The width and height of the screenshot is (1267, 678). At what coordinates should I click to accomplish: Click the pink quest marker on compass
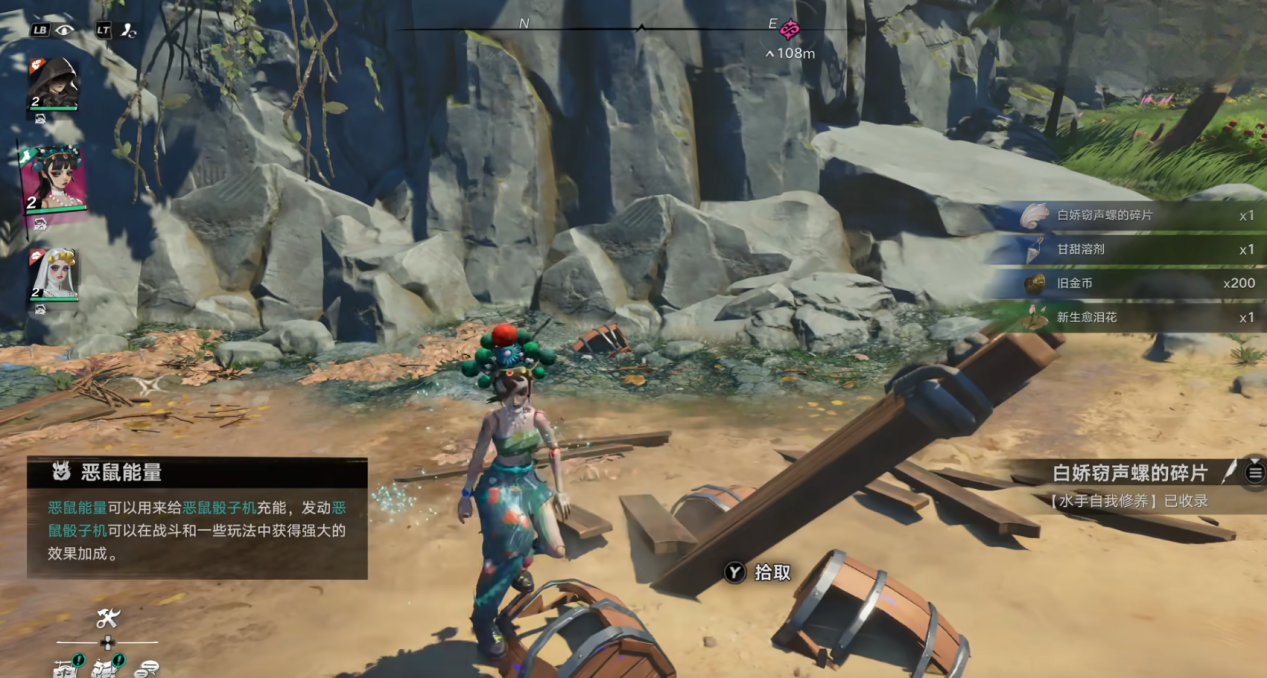click(x=789, y=29)
